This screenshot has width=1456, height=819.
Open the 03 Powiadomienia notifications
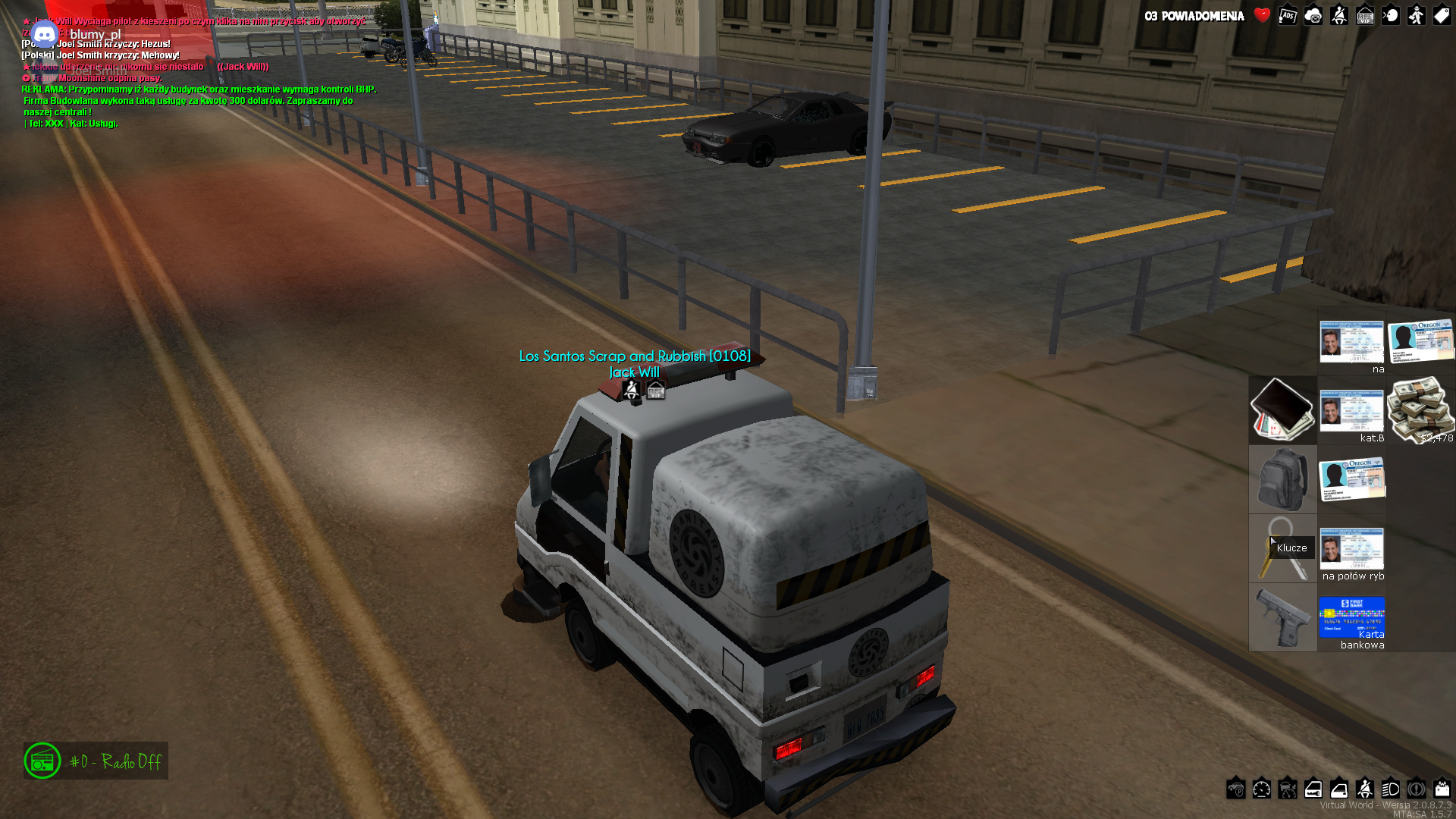coord(1194,16)
